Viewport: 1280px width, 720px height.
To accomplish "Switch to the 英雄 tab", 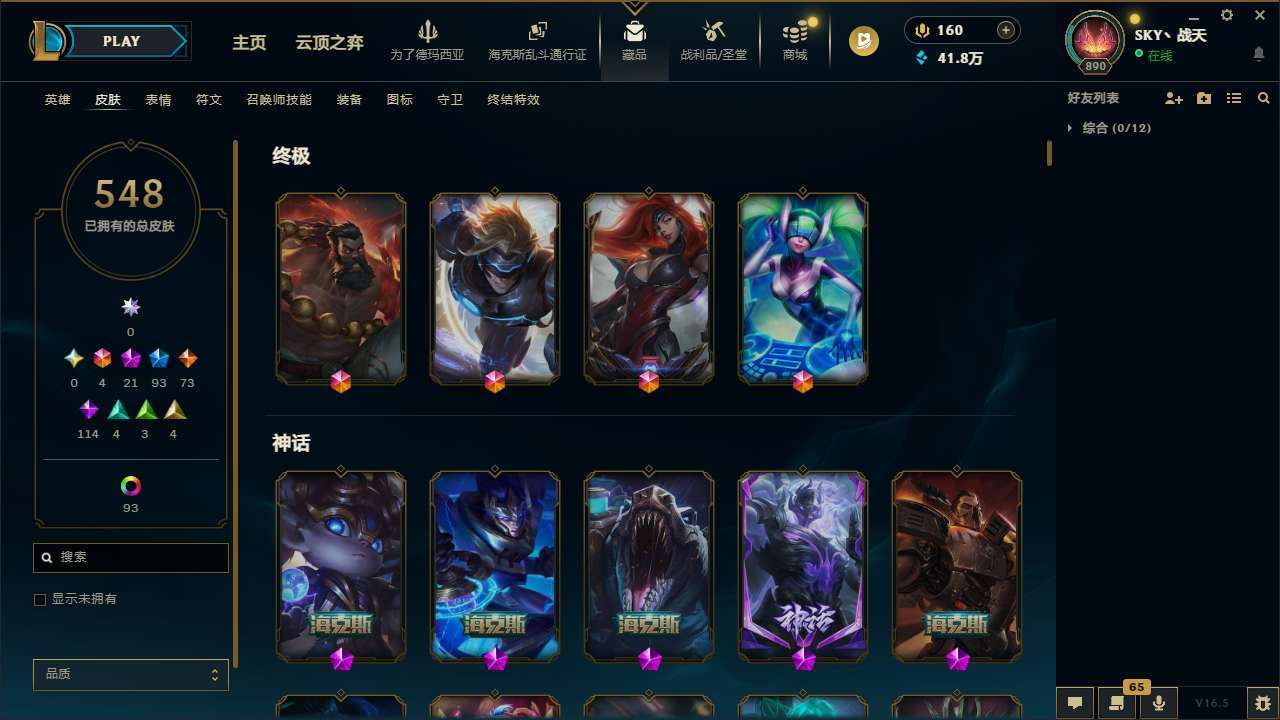I will 57,100.
